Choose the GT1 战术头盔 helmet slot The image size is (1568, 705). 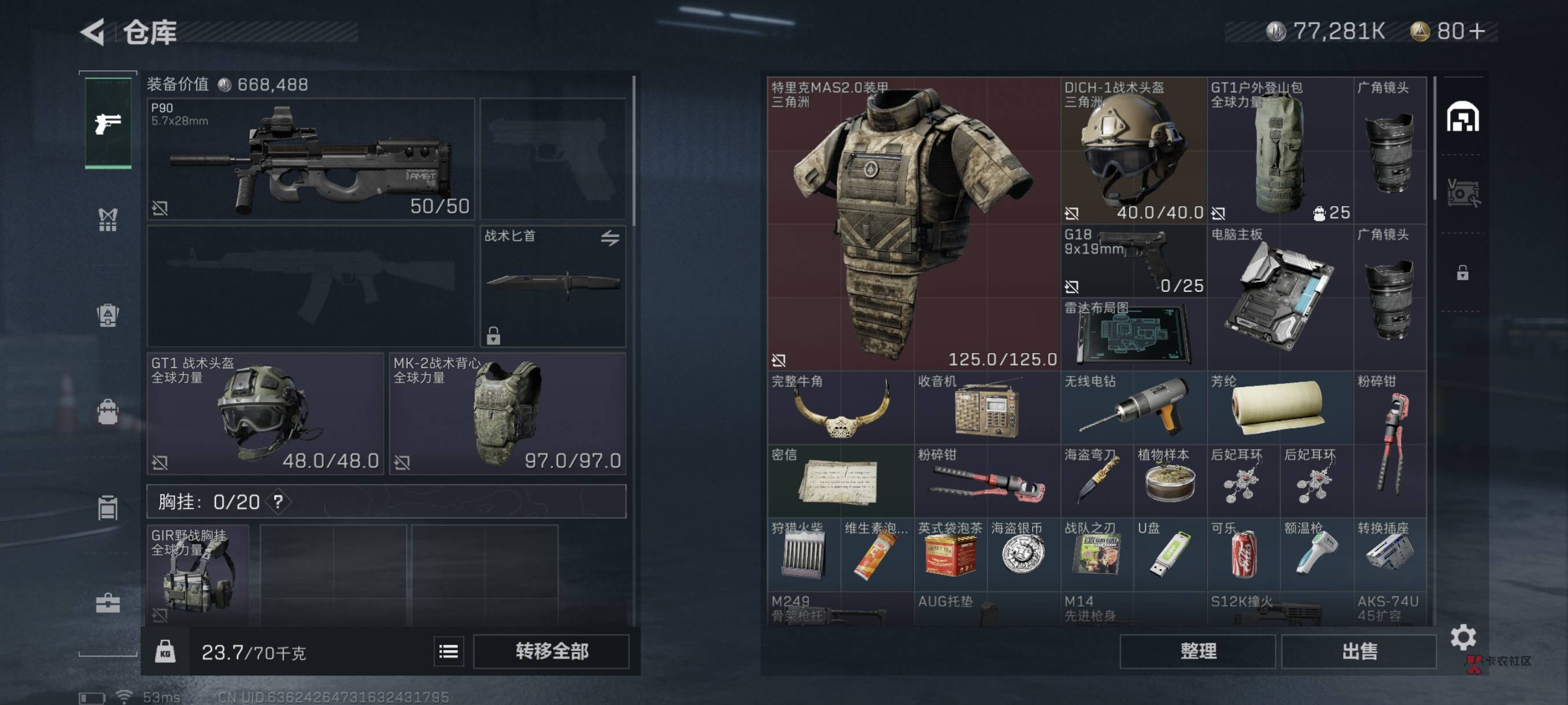(265, 413)
